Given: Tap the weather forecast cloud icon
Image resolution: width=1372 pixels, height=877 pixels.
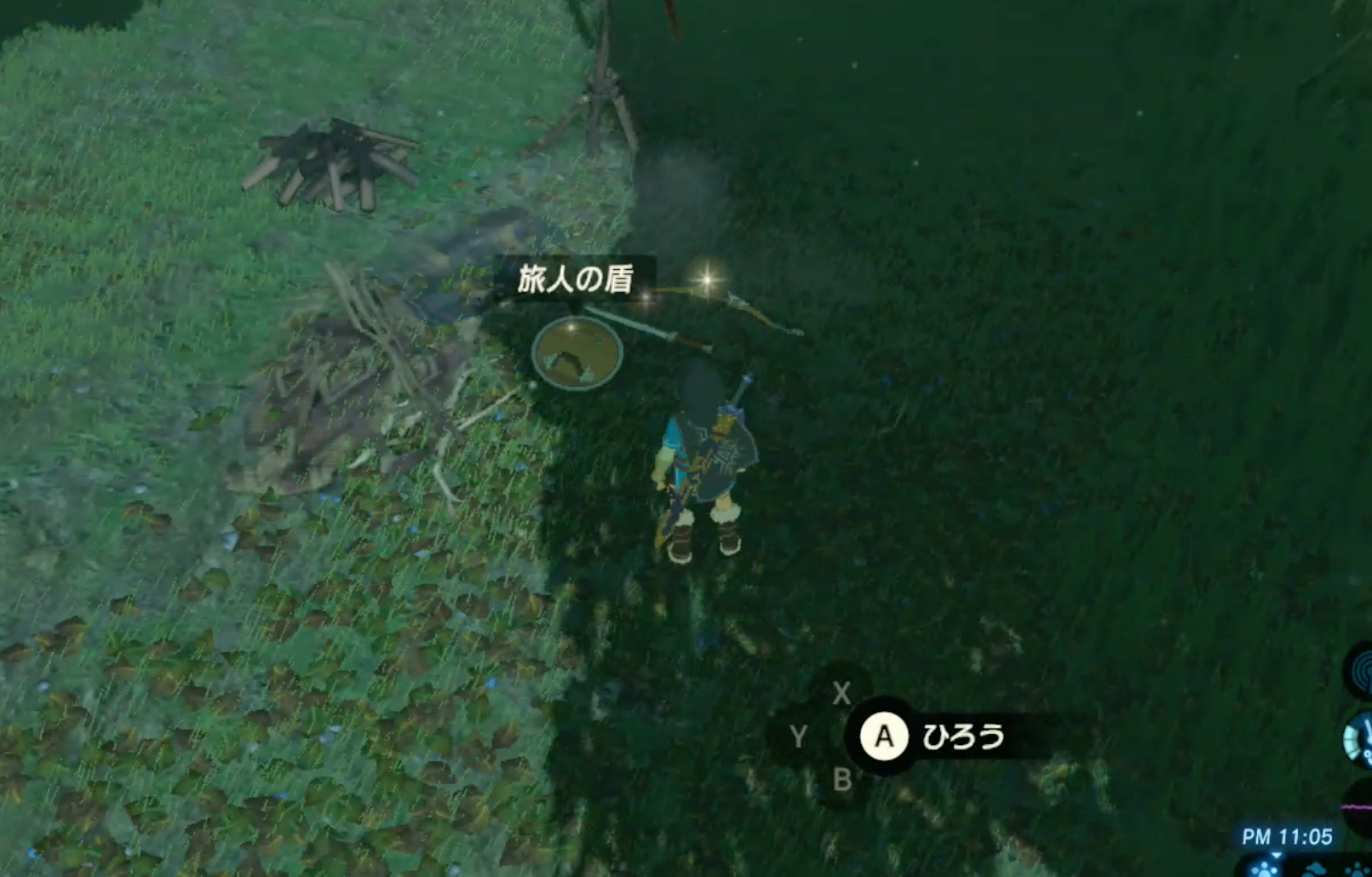Looking at the screenshot, I should click(1317, 868).
